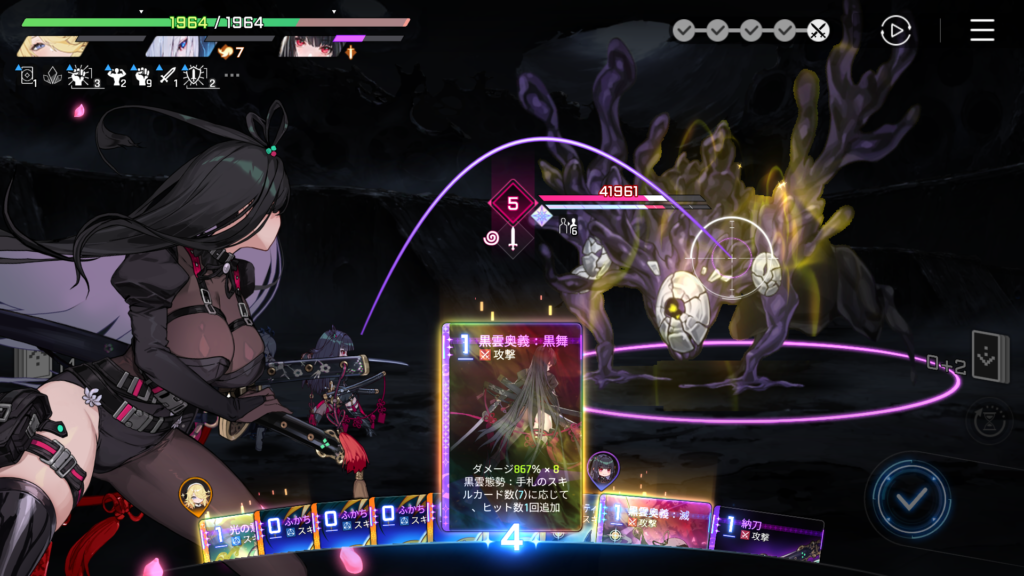This screenshot has height=576, width=1024.
Task: Select the silver-haired character portrait
Action: [x=176, y=46]
